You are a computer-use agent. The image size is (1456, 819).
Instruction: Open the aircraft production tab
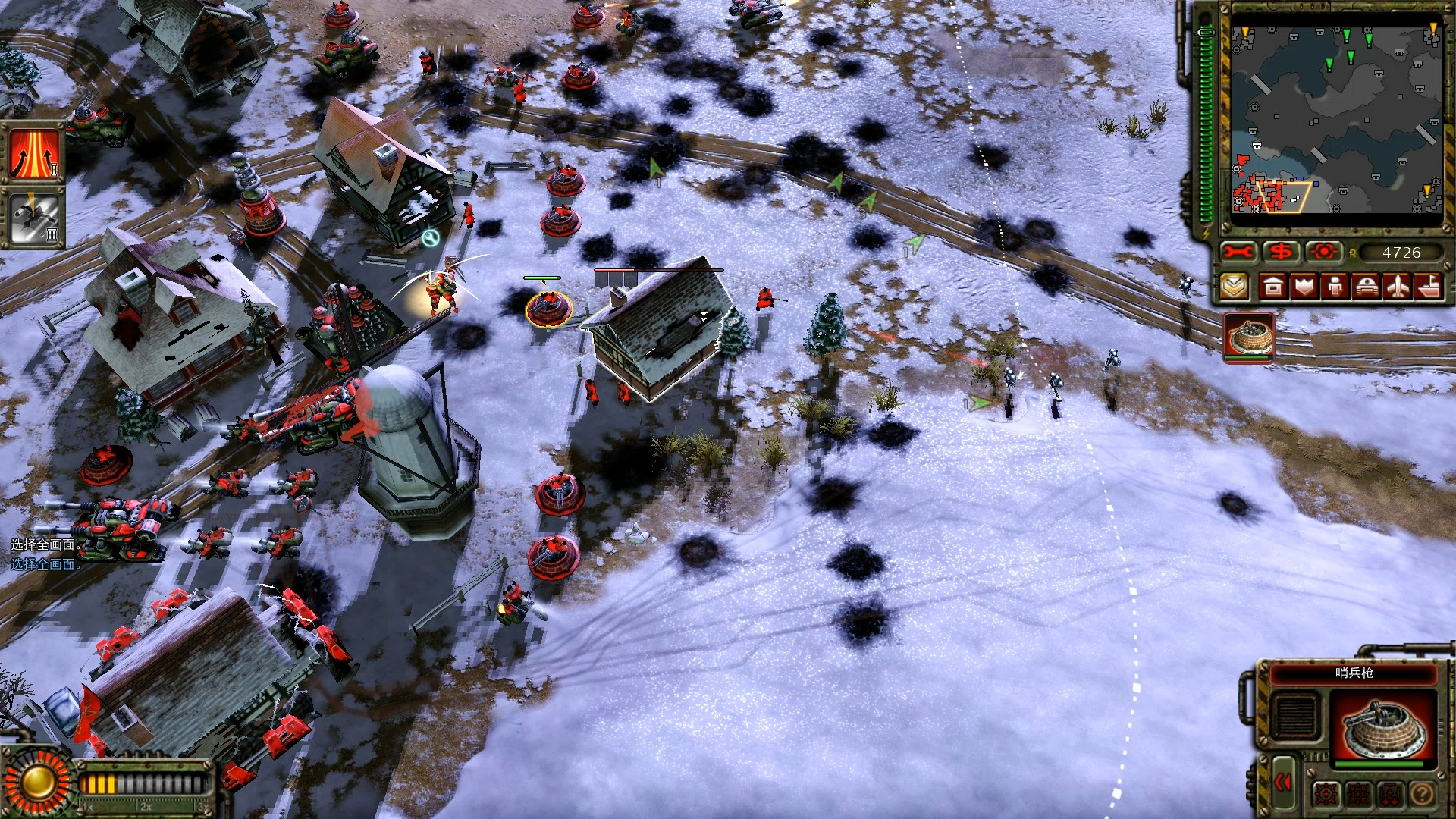coord(1398,287)
